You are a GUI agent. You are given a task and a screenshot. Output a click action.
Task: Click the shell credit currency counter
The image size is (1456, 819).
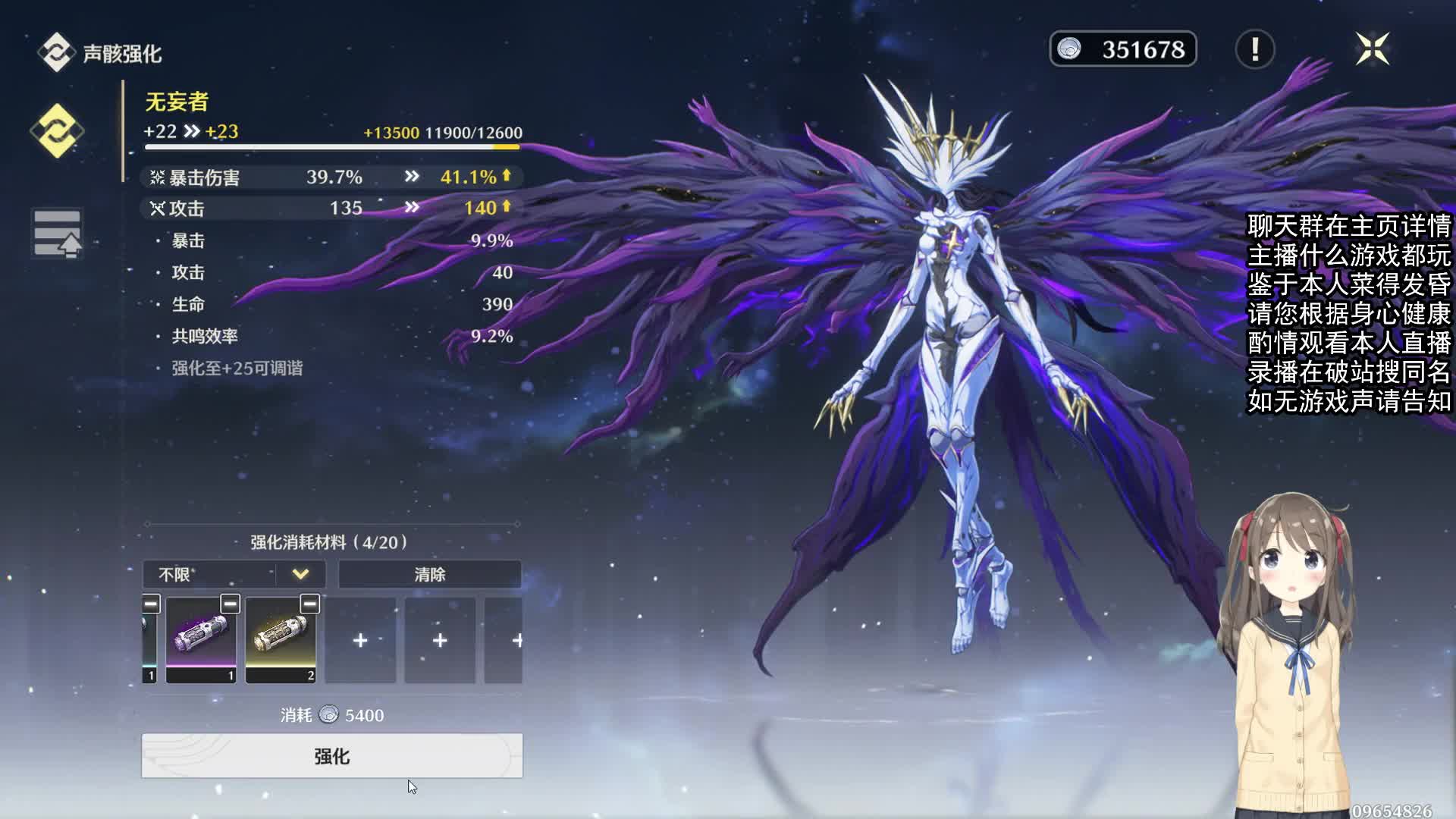[x=1122, y=49]
